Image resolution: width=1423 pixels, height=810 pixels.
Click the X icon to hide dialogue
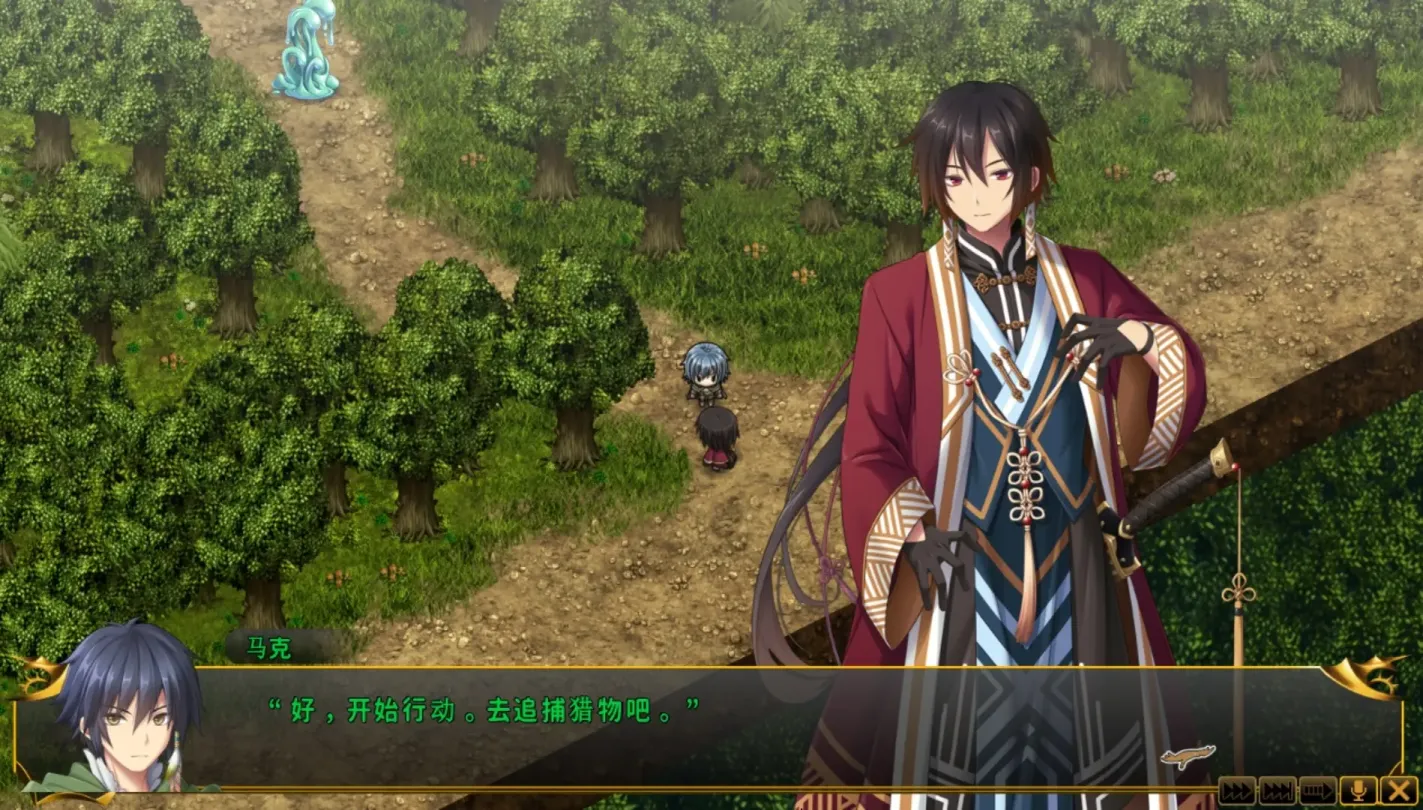point(1397,790)
